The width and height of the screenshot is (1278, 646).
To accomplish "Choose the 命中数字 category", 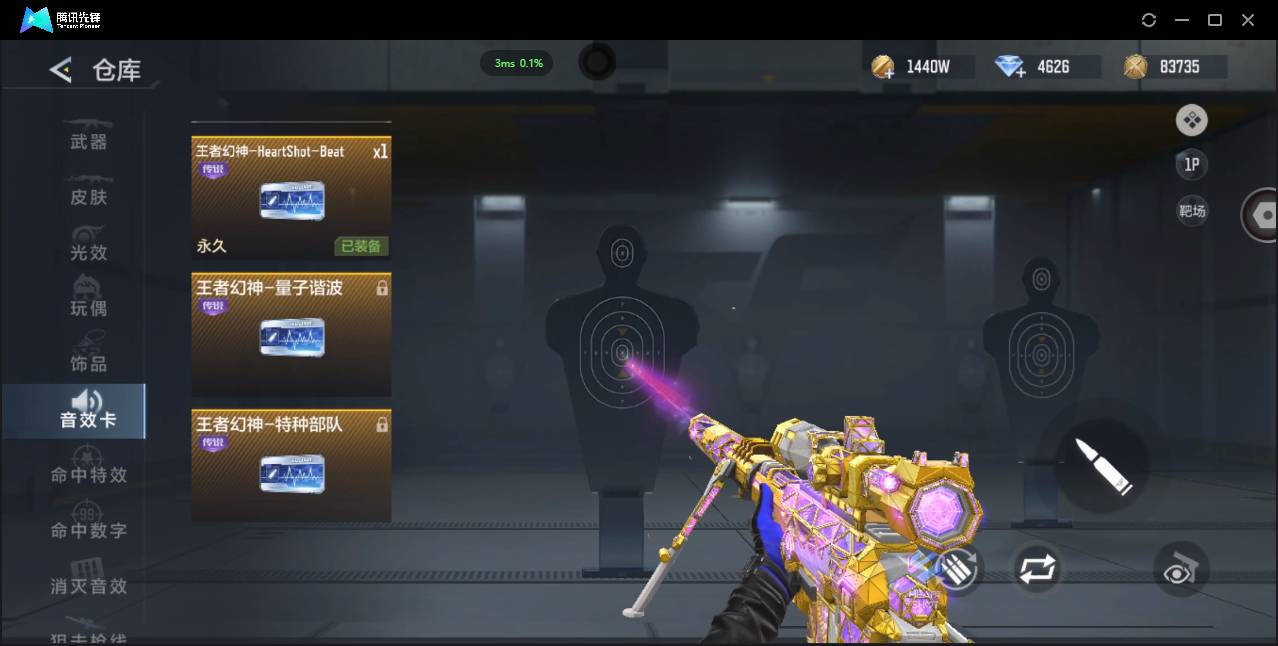I will click(88, 530).
